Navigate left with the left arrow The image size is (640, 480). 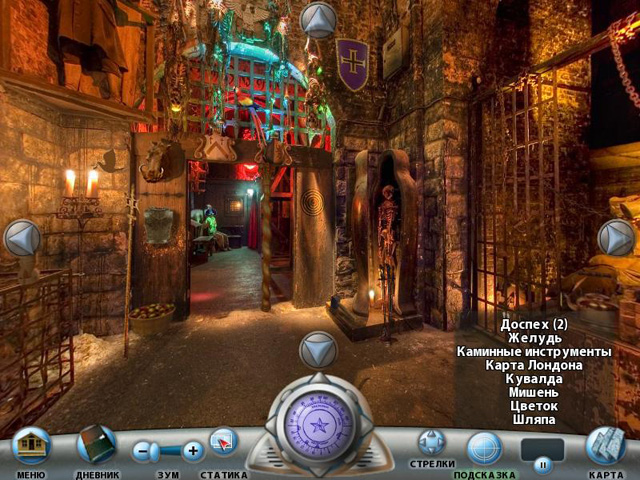click(x=22, y=238)
